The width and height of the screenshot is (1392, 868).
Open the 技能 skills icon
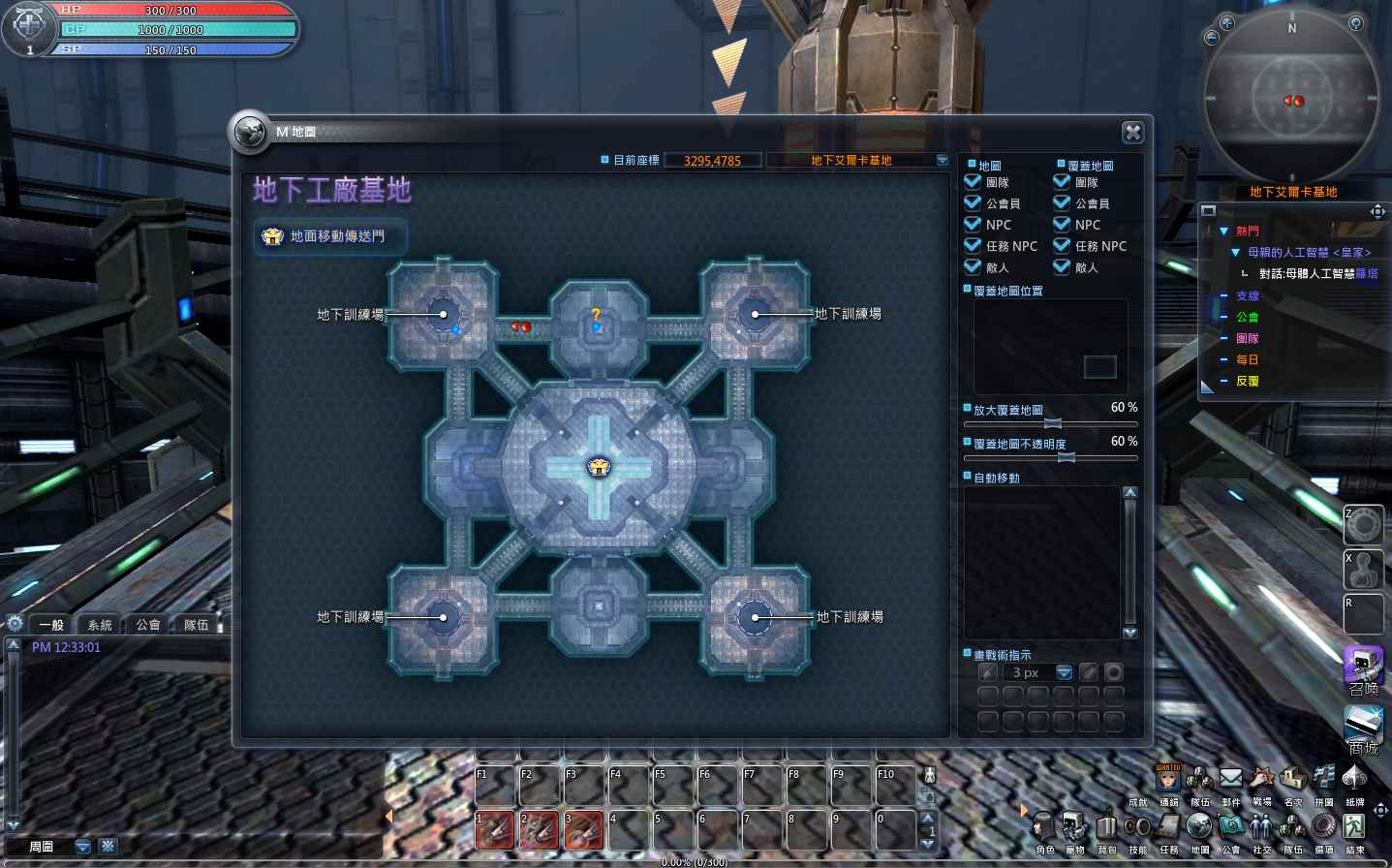1136,828
